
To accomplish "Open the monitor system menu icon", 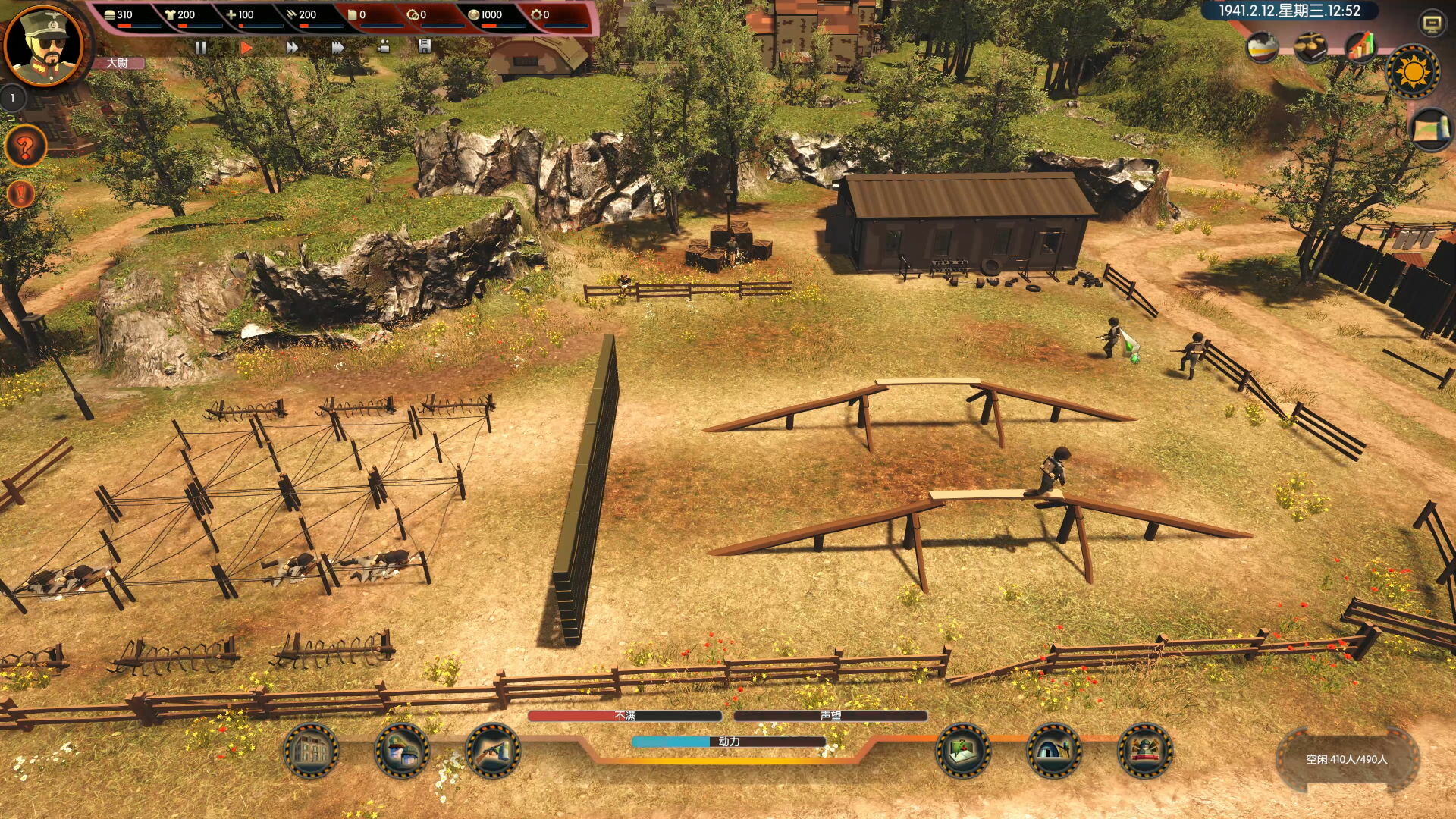I will [x=1432, y=24].
